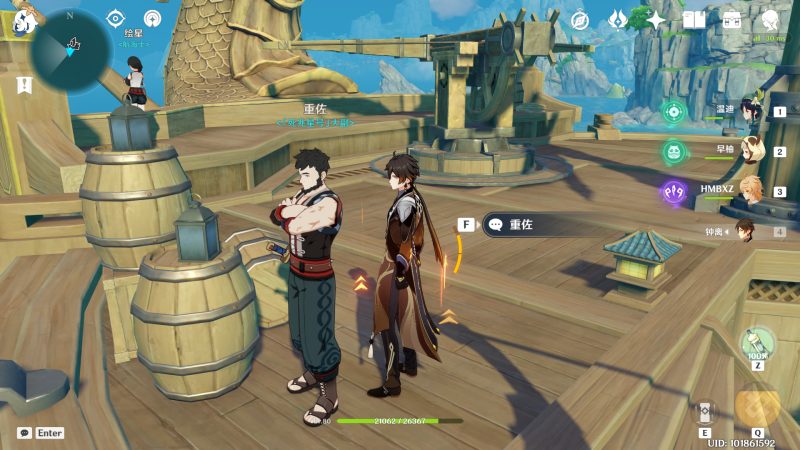This screenshot has height=450, width=800.
Task: Switch to party member 温迪
Action: [x=752, y=111]
